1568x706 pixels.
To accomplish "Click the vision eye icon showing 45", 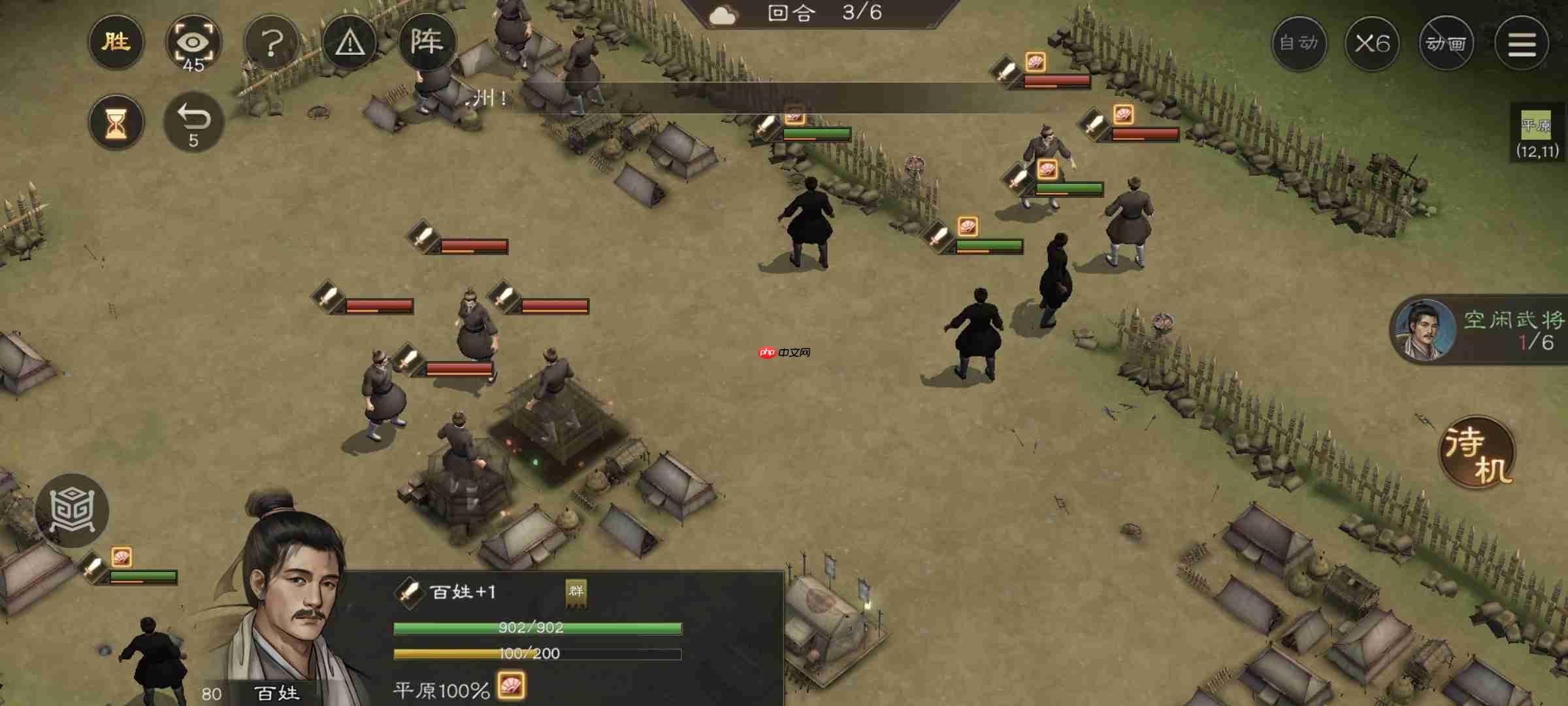I will 195,42.
